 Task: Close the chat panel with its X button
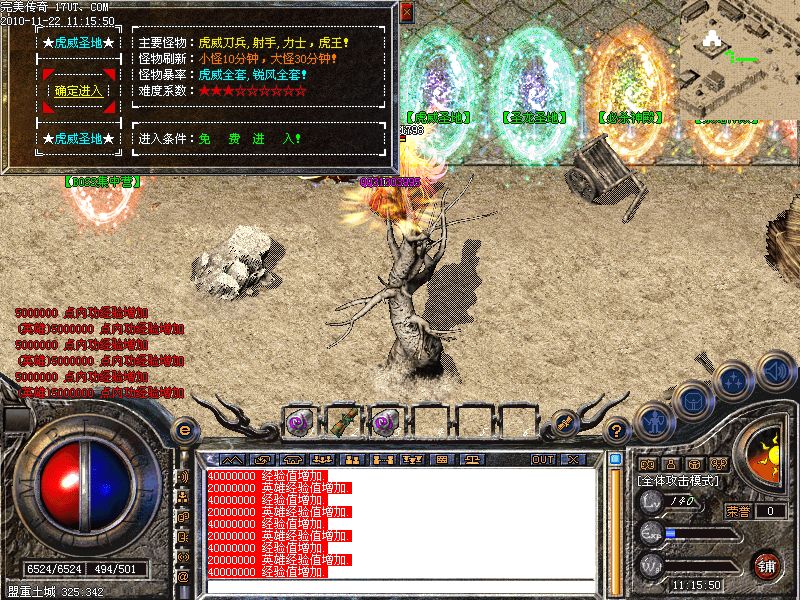click(573, 459)
